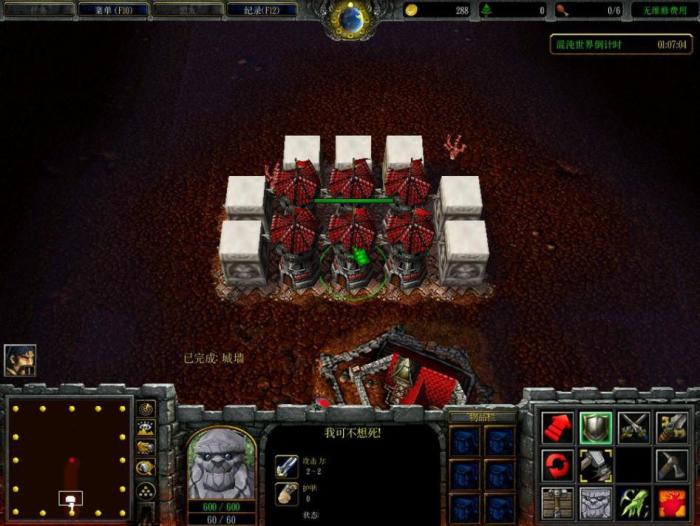Click the armor stat icon
Viewport: 700px width, 526px height.
pyautogui.click(x=285, y=492)
